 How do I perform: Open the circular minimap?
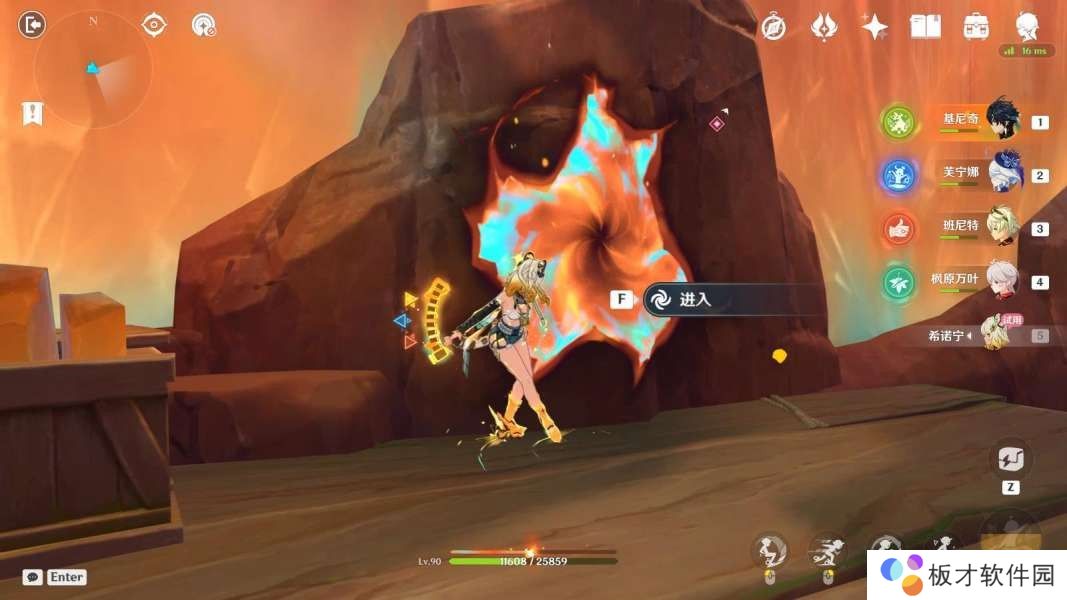click(x=93, y=69)
